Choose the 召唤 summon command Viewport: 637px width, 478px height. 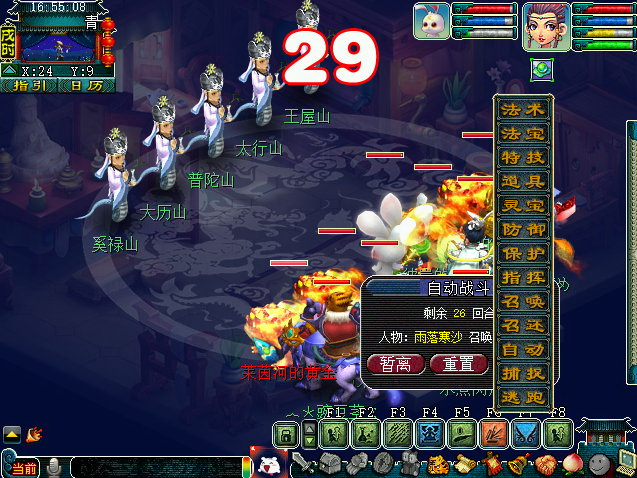(522, 301)
